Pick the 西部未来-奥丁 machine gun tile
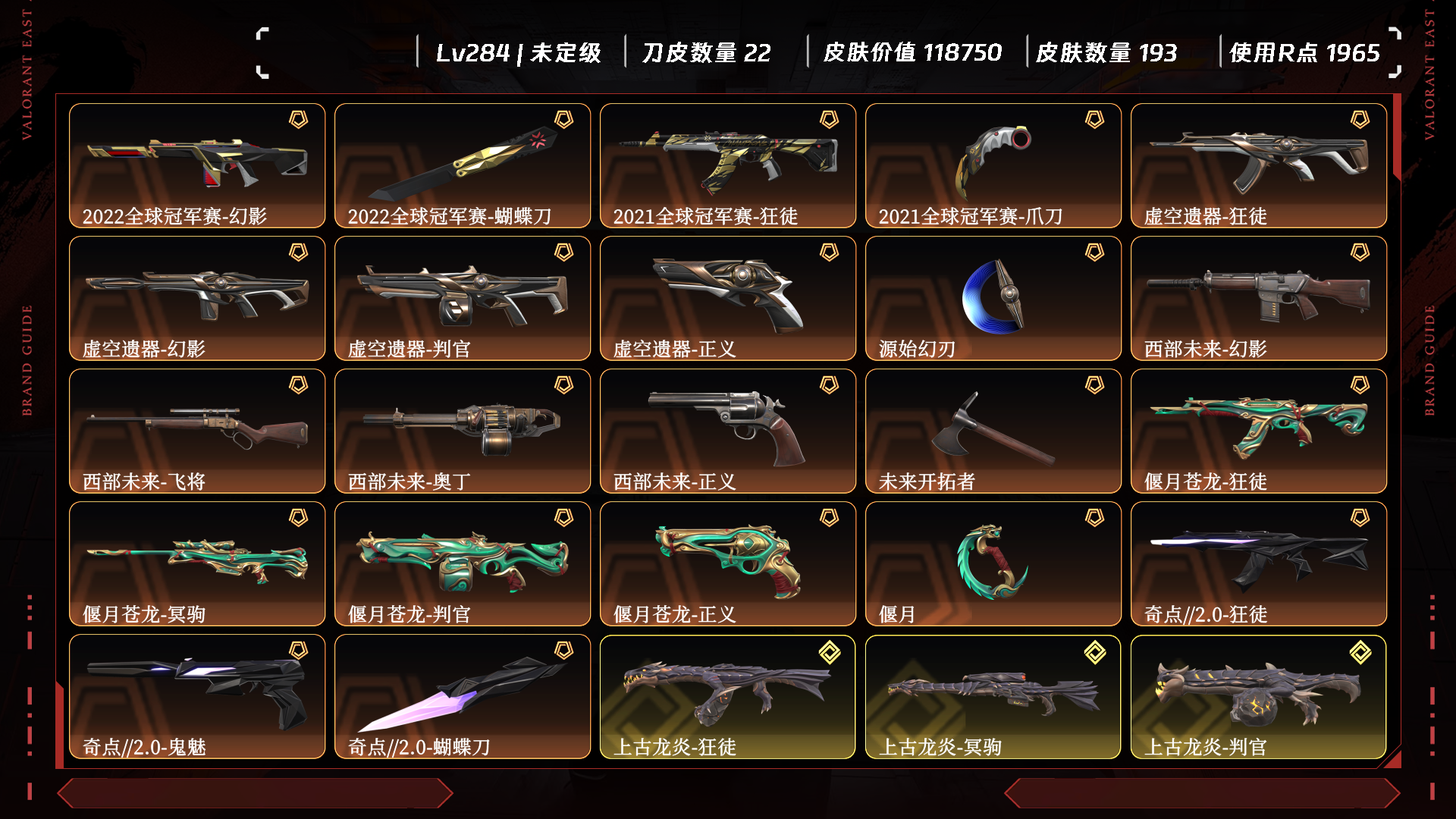The height and width of the screenshot is (819, 1456). pyautogui.click(x=463, y=431)
